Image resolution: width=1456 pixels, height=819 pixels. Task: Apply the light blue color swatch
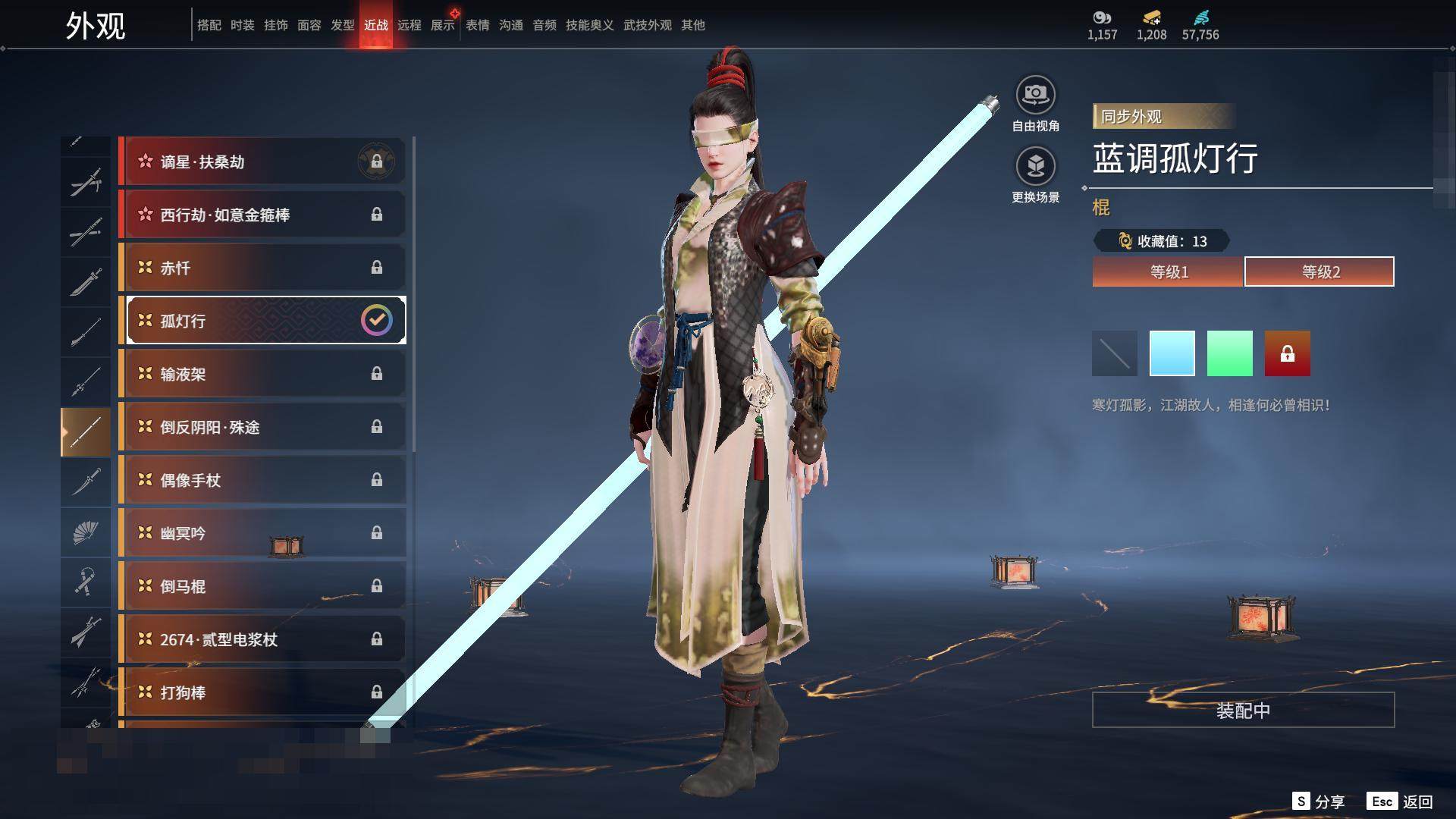pos(1172,353)
